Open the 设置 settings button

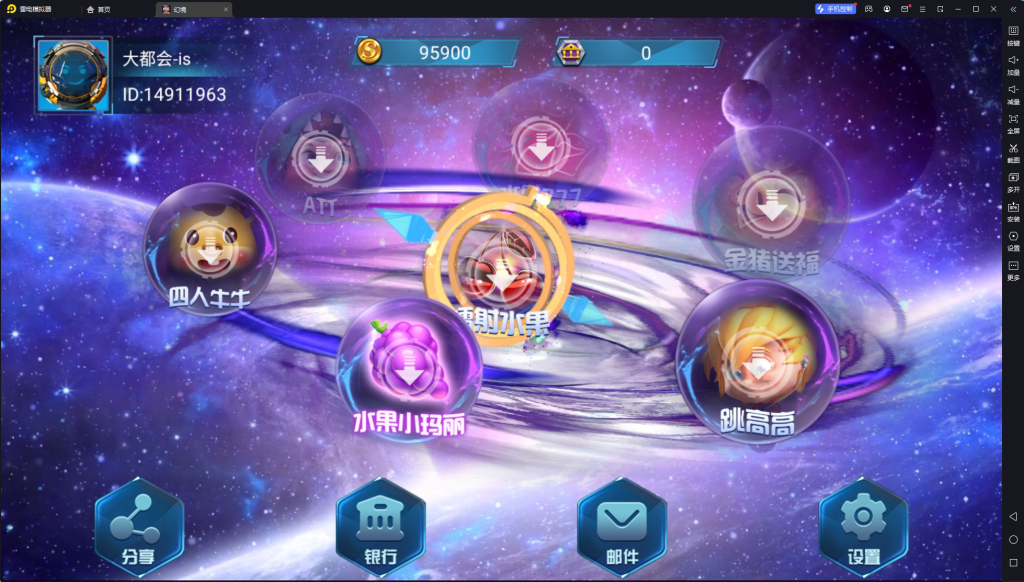pos(863,525)
